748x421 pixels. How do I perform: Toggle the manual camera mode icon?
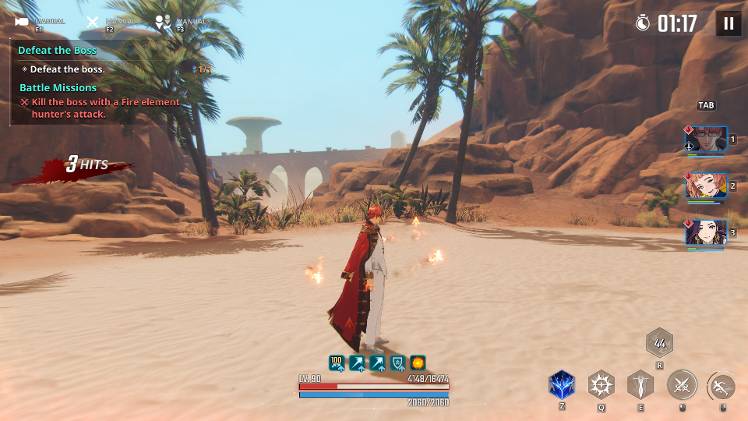tap(22, 21)
